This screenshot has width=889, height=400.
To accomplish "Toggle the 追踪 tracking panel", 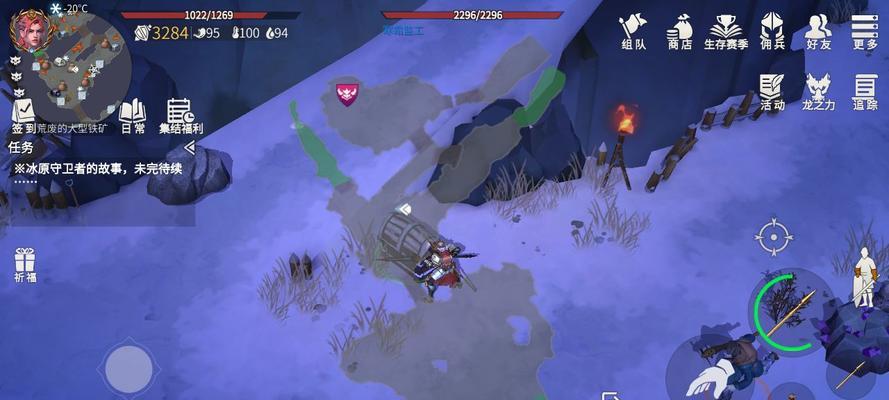I will click(865, 91).
